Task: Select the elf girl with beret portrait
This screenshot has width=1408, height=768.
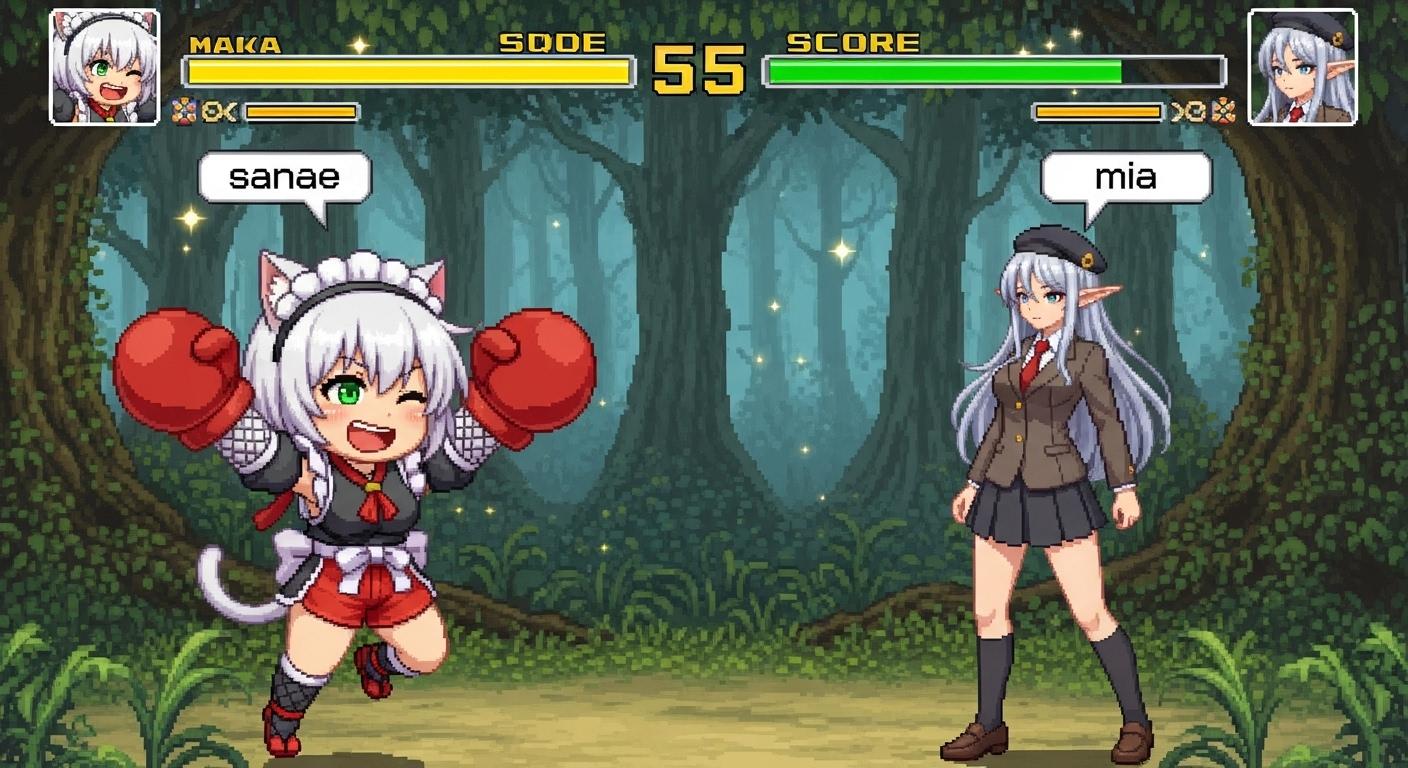Action: 1302,67
